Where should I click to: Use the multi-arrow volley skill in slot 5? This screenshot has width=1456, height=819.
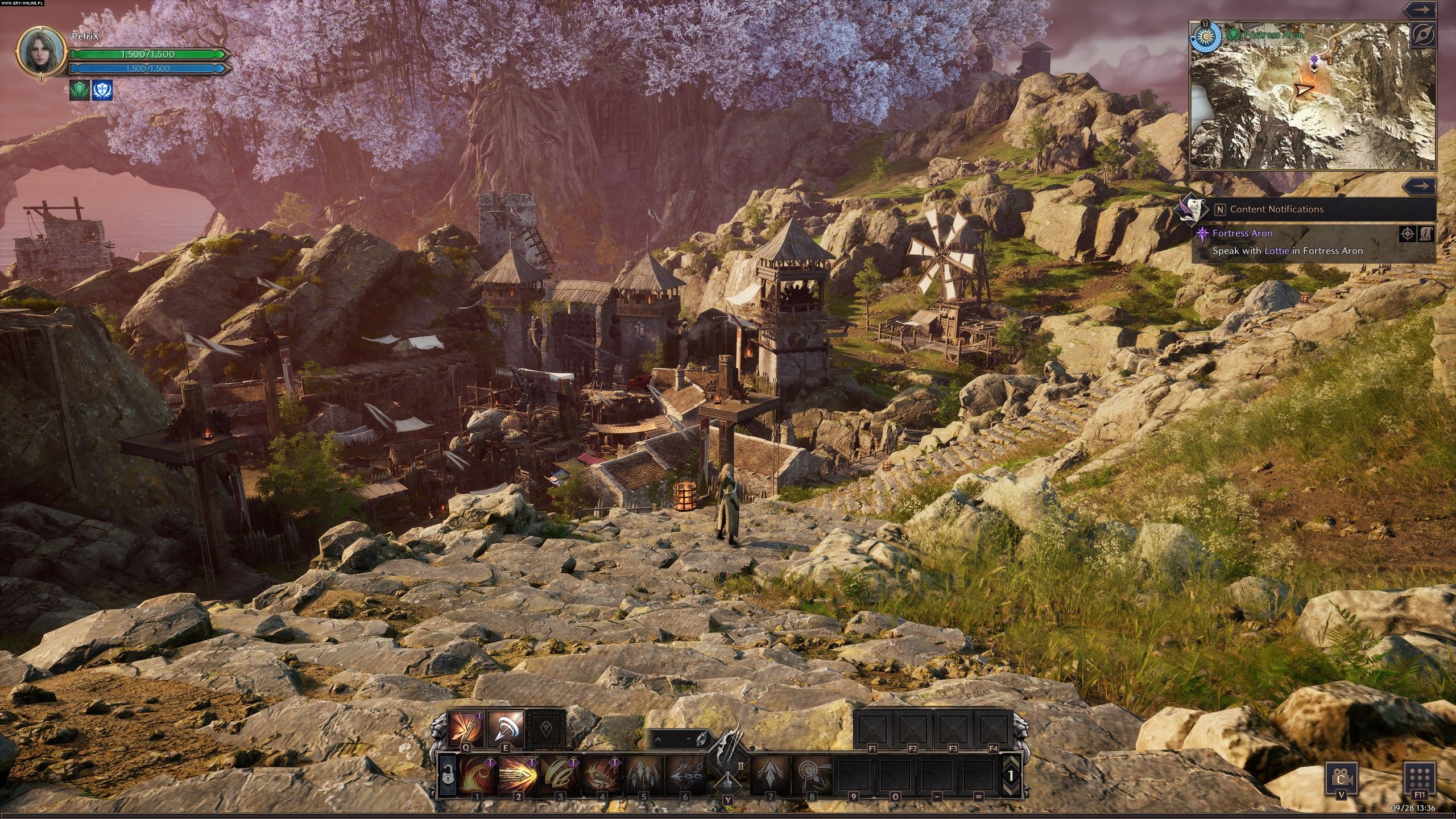[643, 773]
